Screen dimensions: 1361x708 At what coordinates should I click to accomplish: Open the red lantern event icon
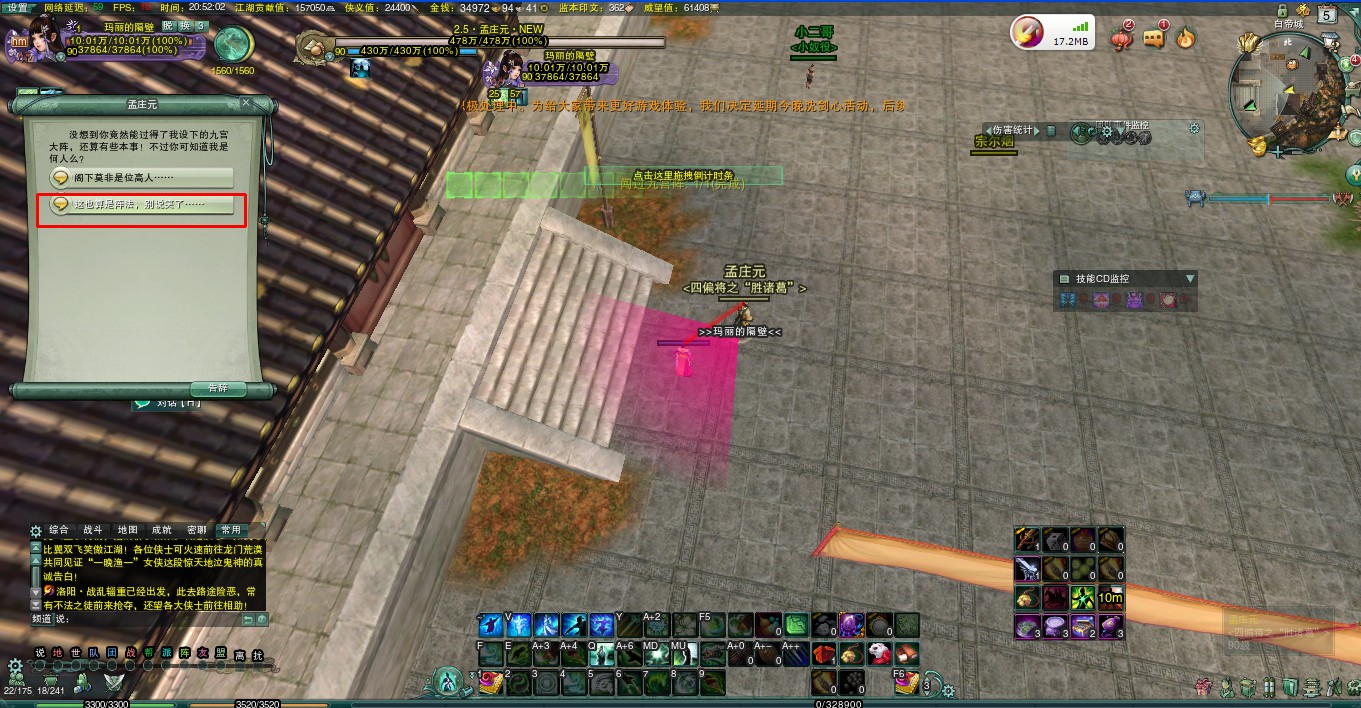[1122, 39]
